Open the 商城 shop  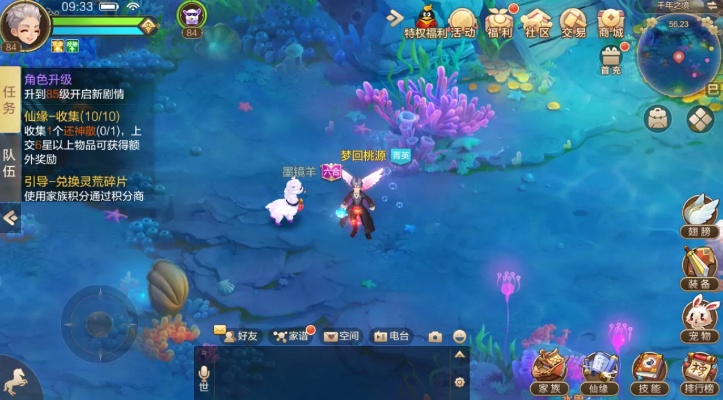(610, 21)
